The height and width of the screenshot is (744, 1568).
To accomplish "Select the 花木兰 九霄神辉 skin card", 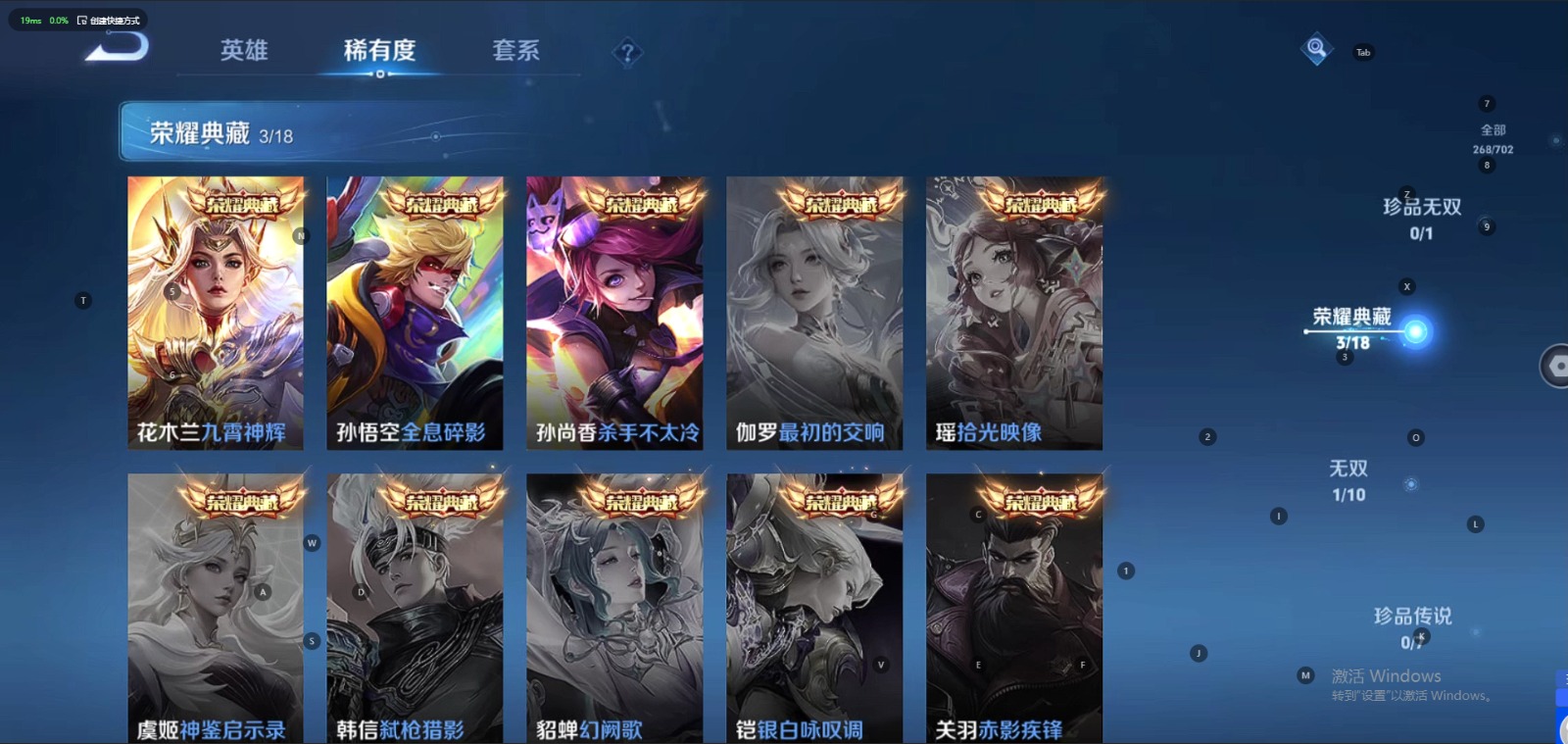I will [216, 313].
